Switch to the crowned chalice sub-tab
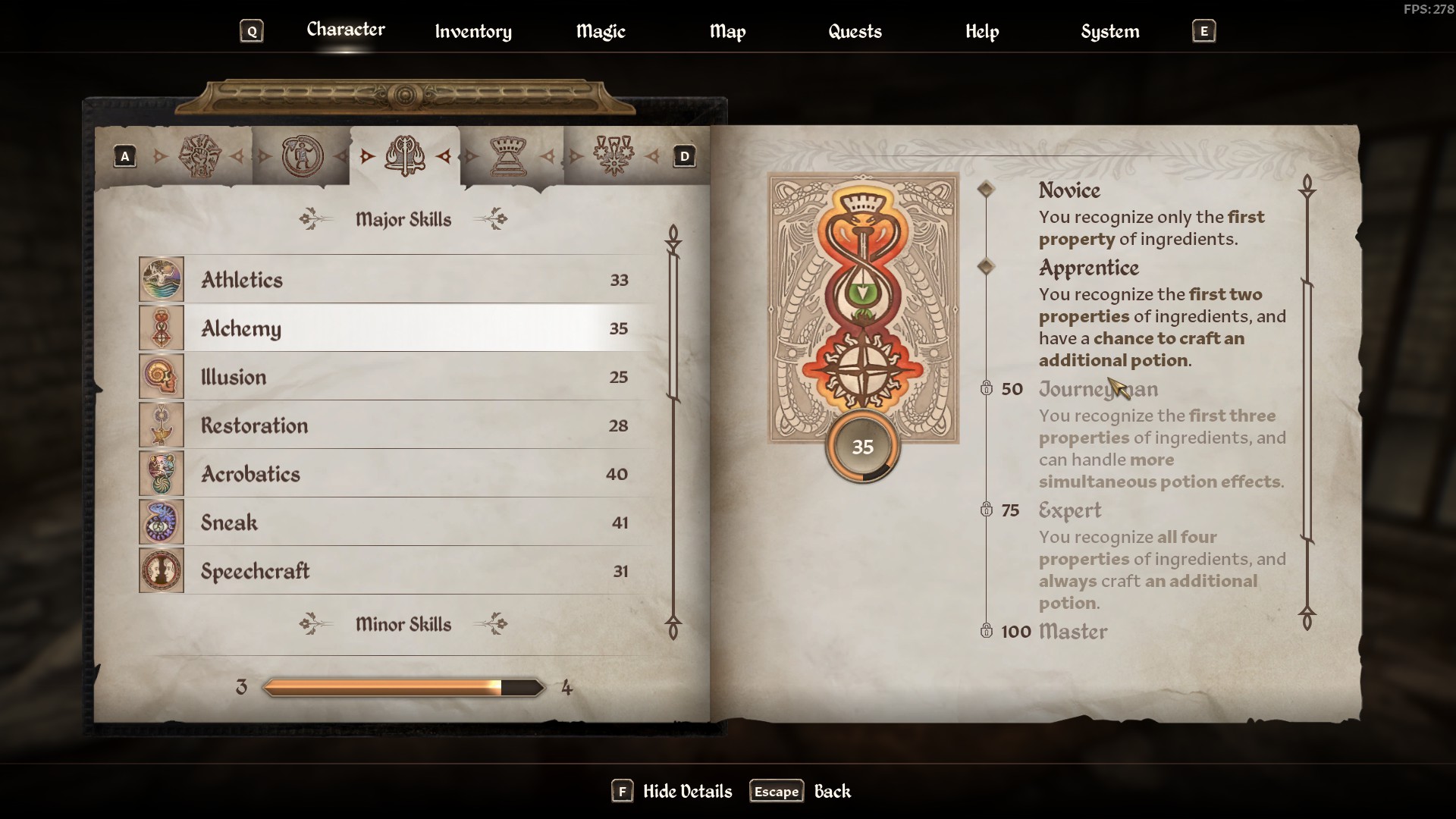Viewport: 1456px width, 819px height. click(508, 156)
